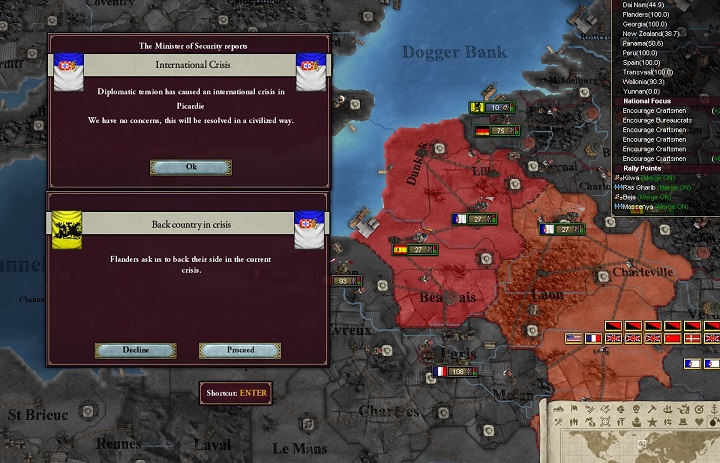
Task: Select the Kilwa rally point
Action: point(637,178)
